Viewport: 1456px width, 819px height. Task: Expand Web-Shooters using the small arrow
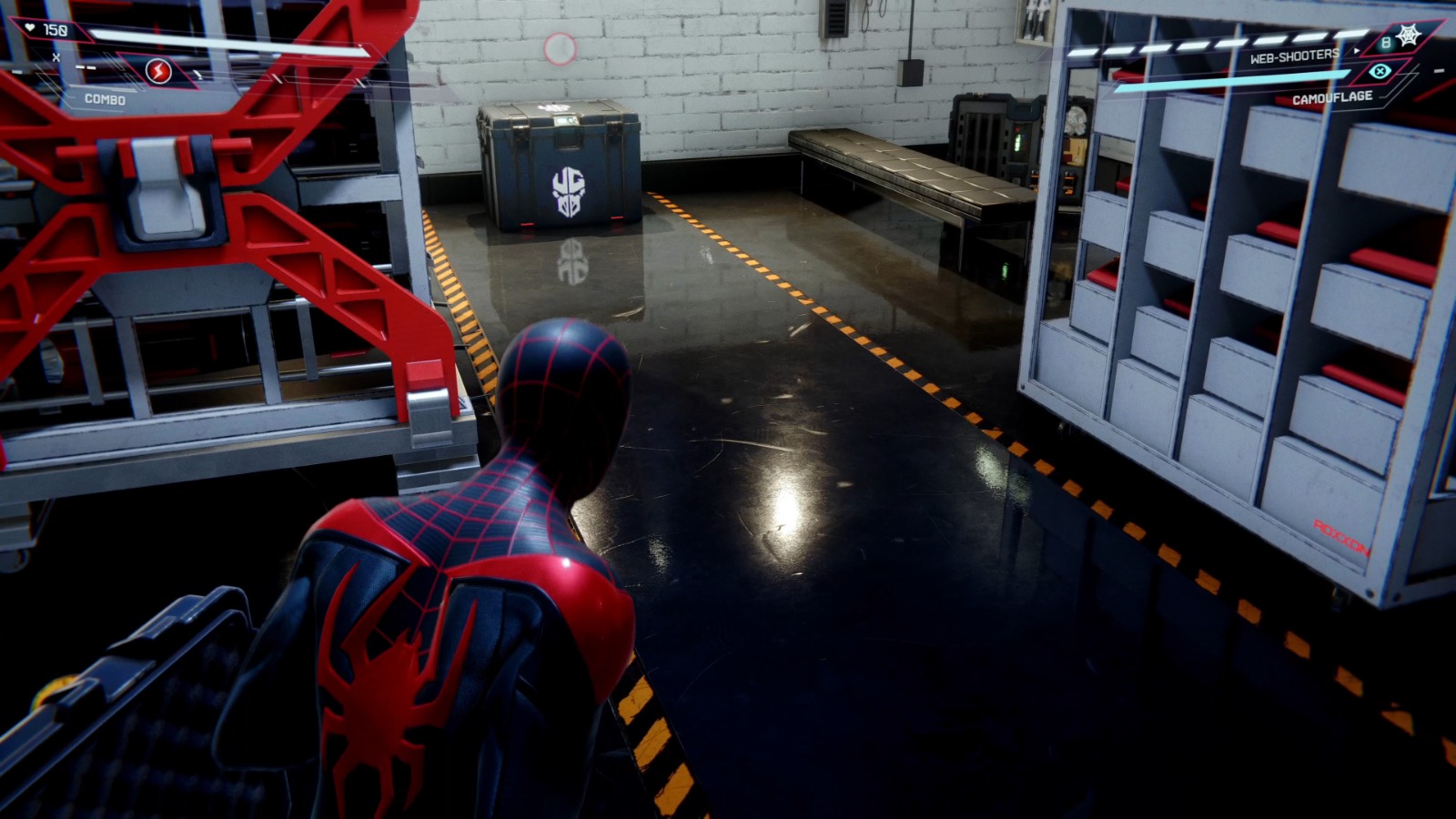pos(1357,50)
